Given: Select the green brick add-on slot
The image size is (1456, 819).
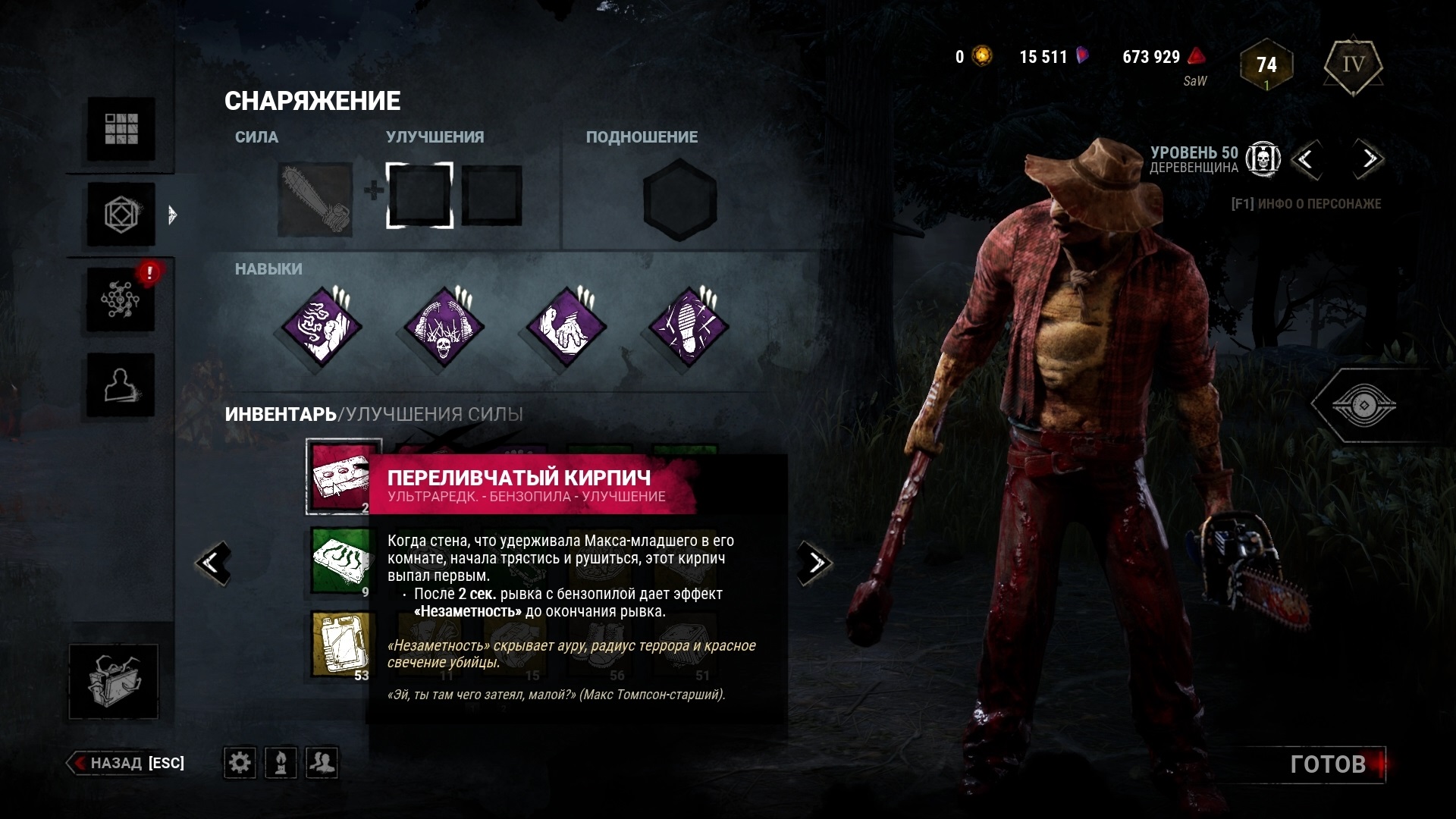Looking at the screenshot, I should [x=340, y=561].
